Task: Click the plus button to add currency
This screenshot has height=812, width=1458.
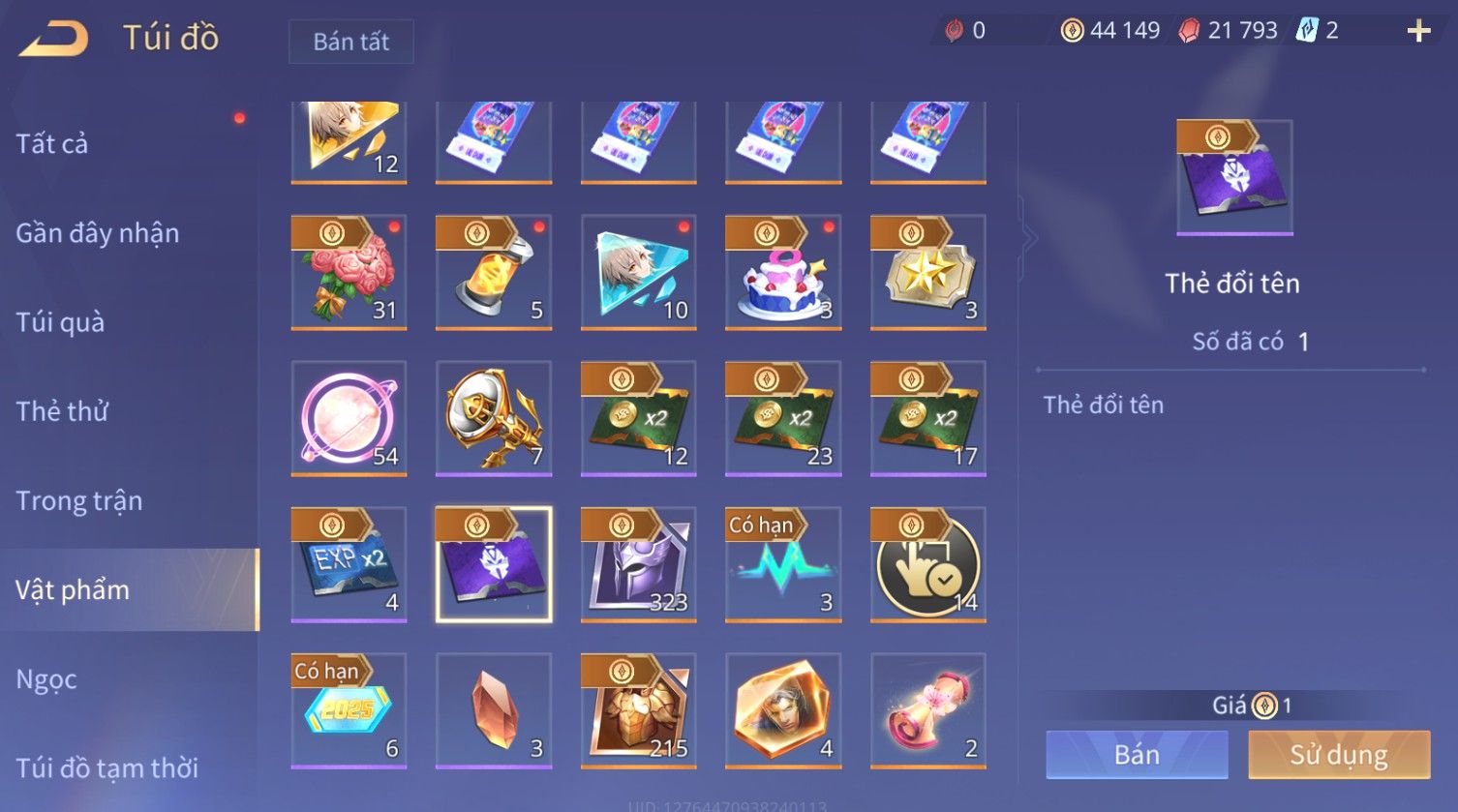Action: pos(1418,32)
